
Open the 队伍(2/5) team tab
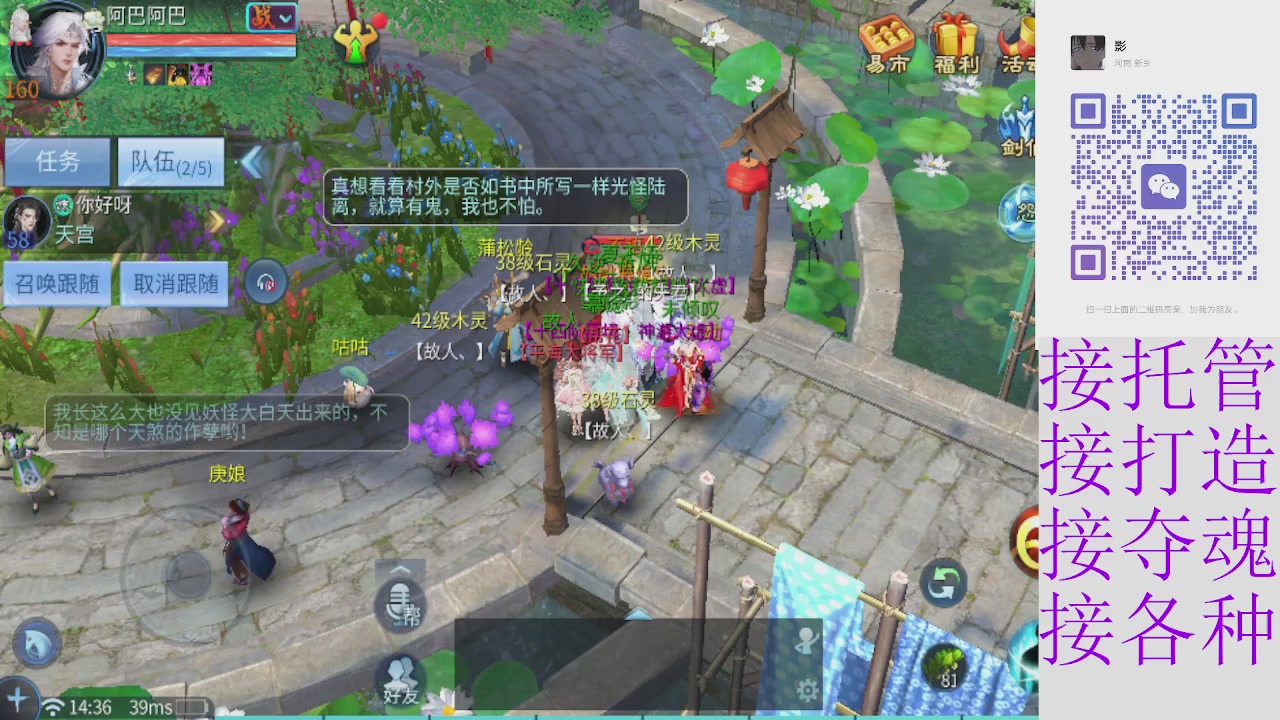pos(170,162)
